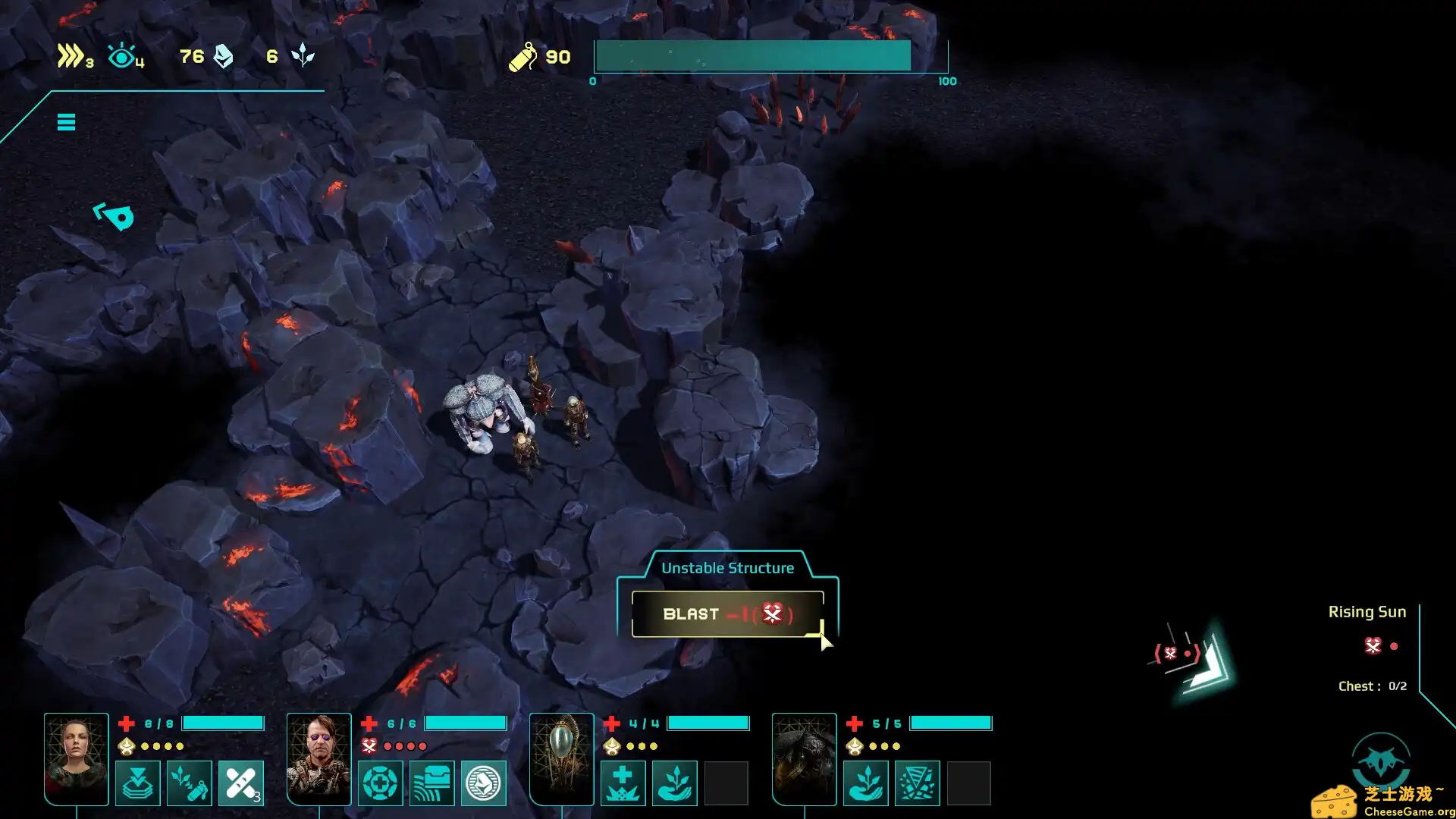This screenshot has width=1456, height=819.
Task: Use the plant and canister ability
Action: pos(190,783)
